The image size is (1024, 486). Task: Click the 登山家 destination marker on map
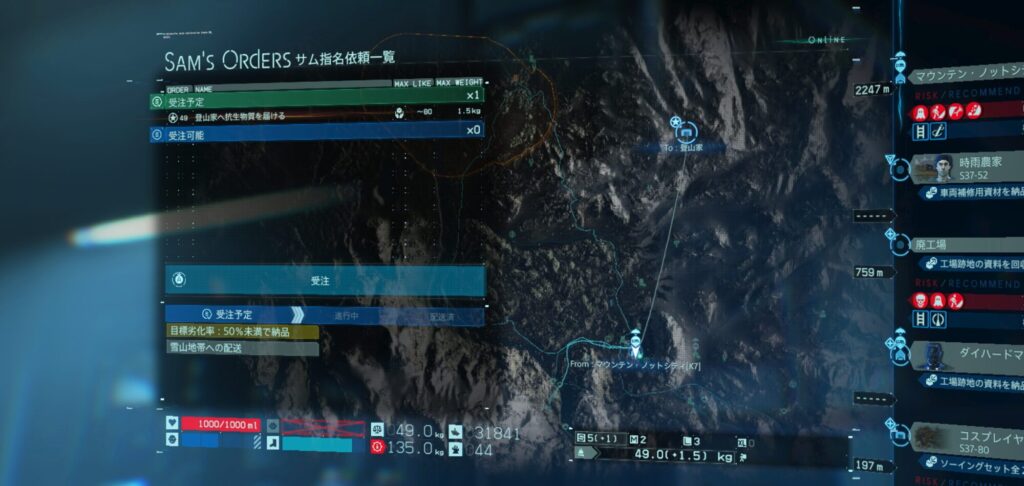click(x=686, y=130)
